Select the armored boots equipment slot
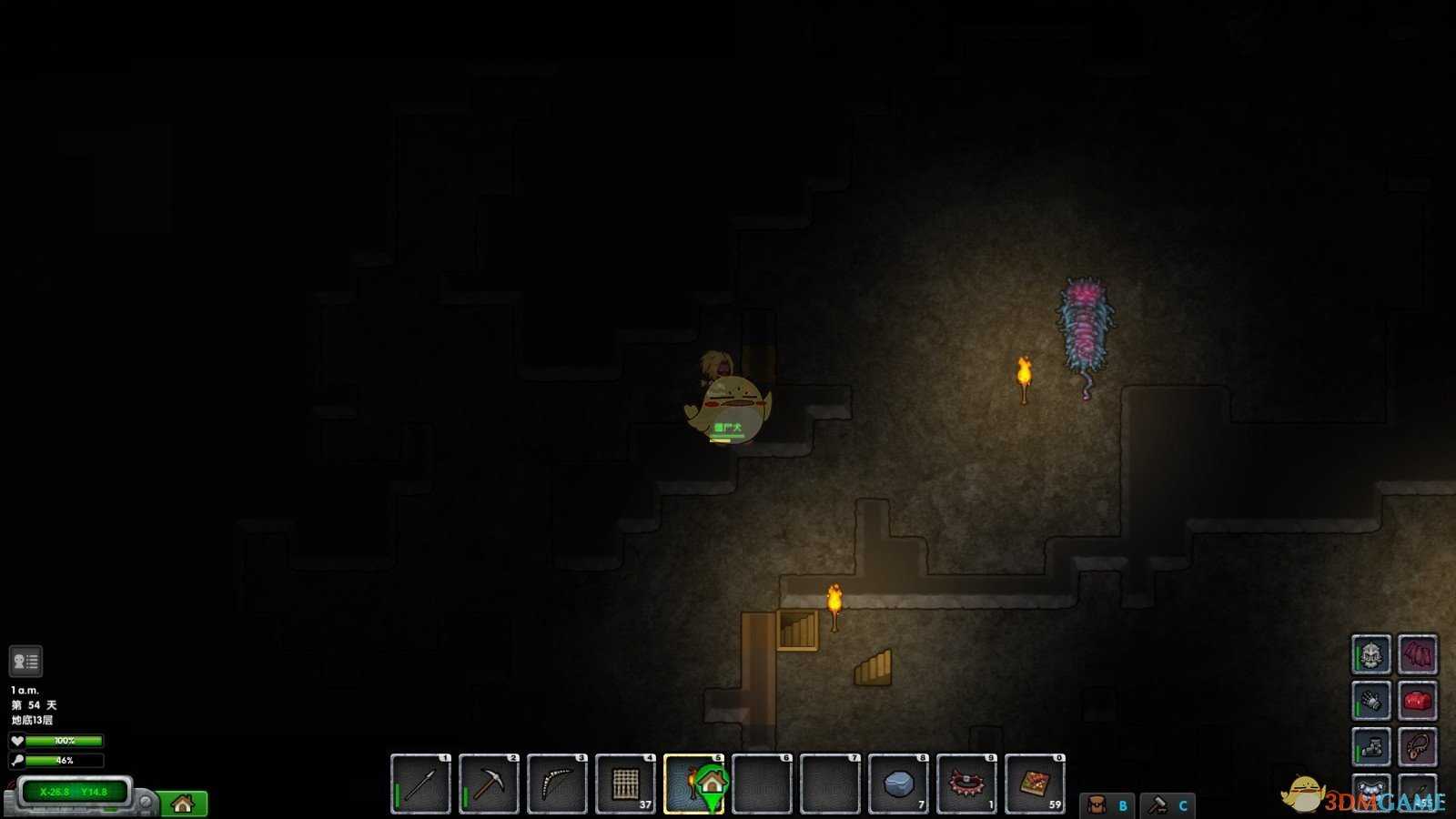 click(x=1370, y=747)
